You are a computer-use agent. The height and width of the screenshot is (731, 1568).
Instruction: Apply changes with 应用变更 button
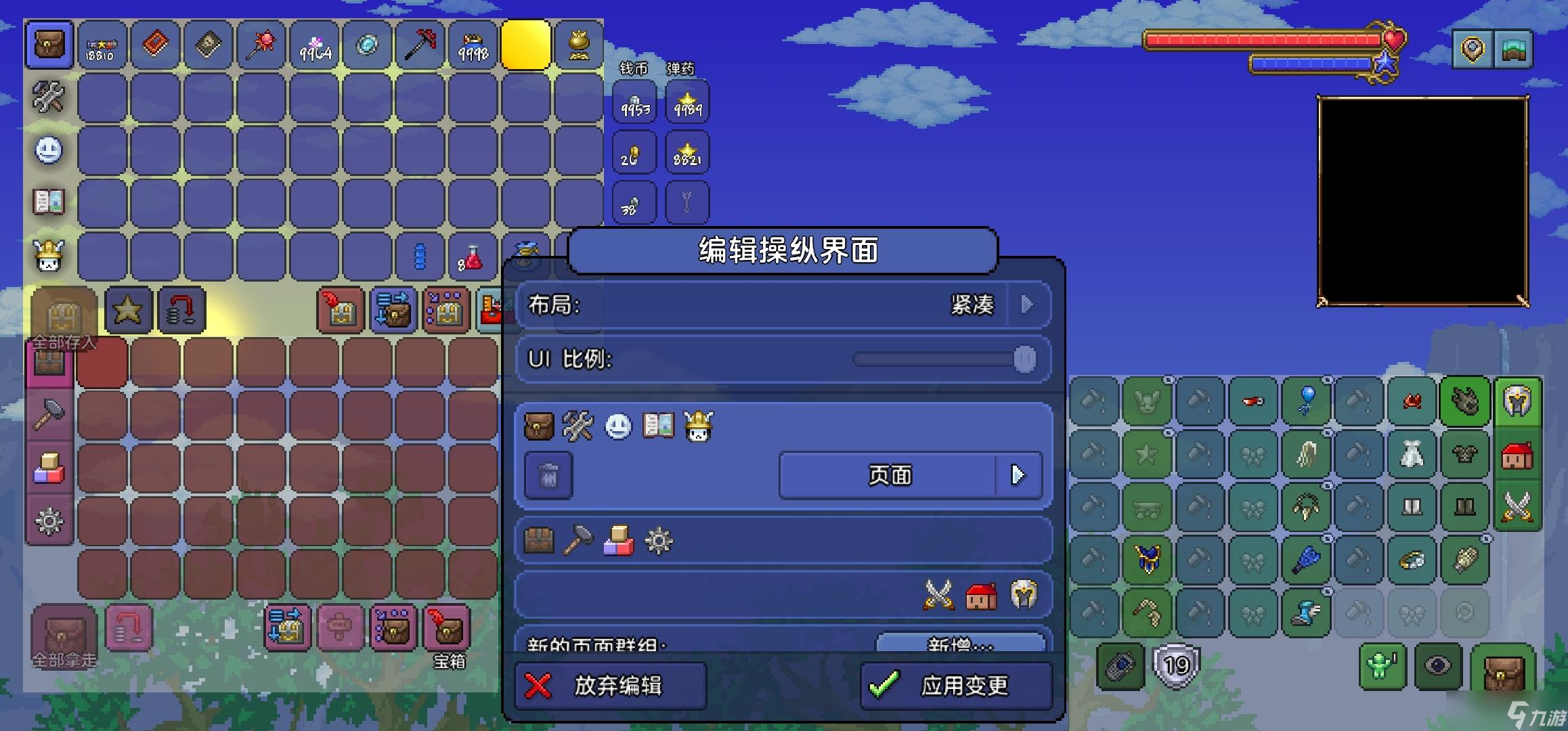coord(955,686)
